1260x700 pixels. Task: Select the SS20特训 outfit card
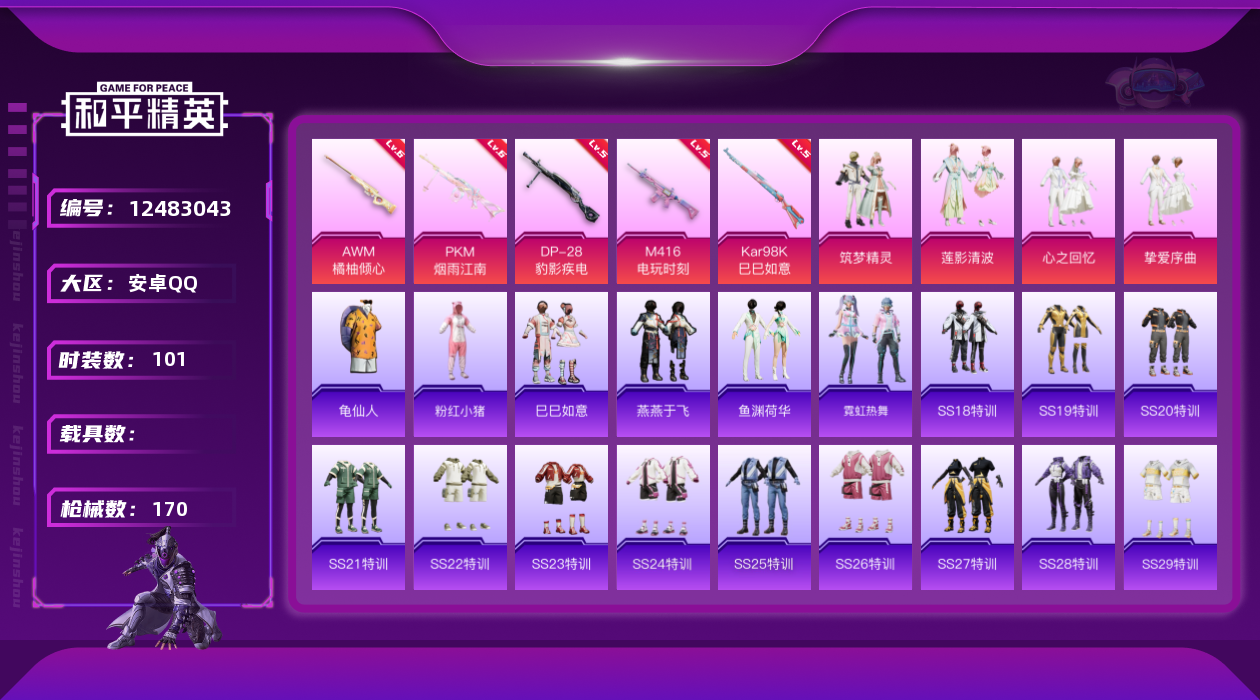[1170, 364]
